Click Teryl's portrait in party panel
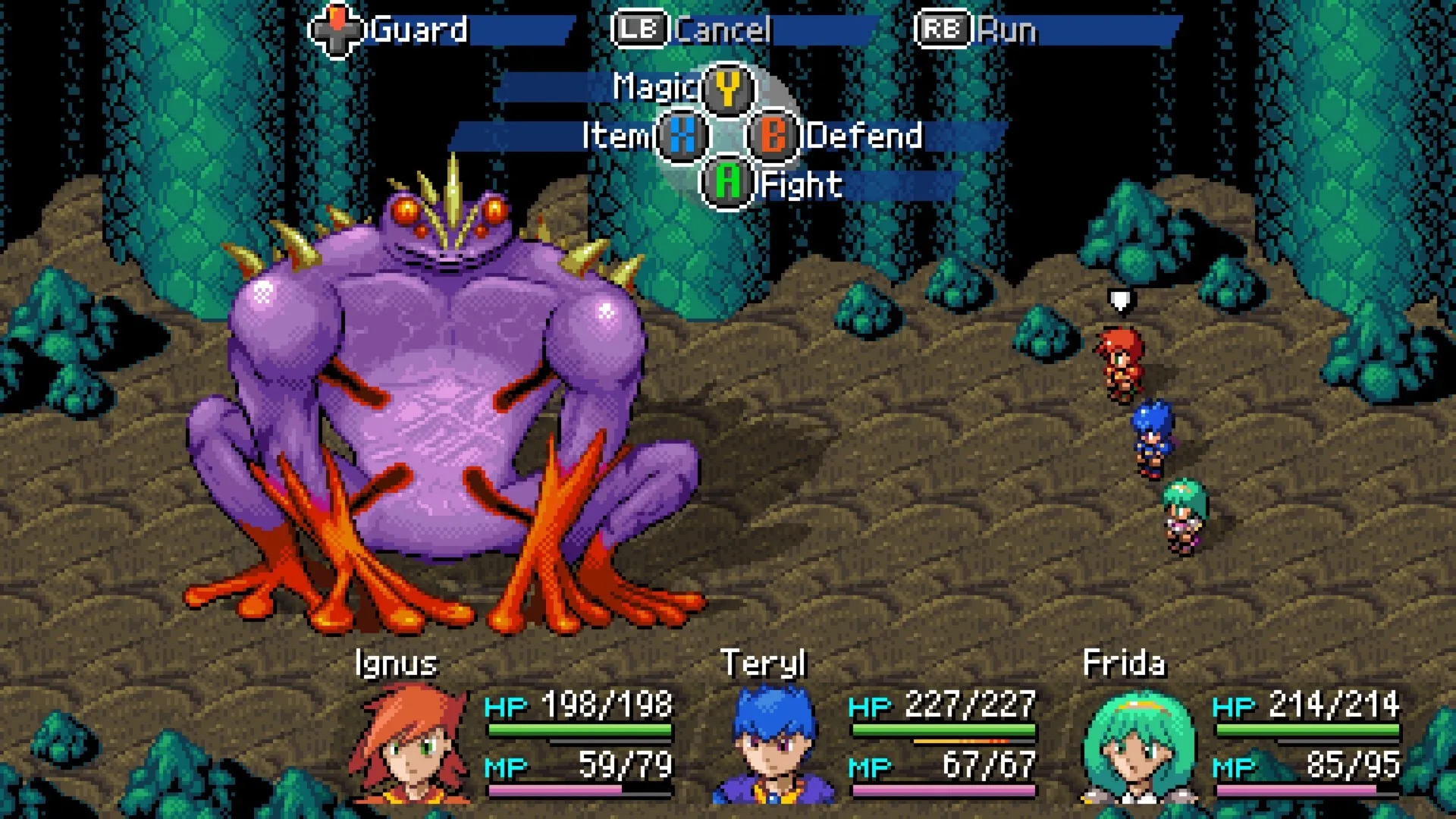 click(x=773, y=745)
